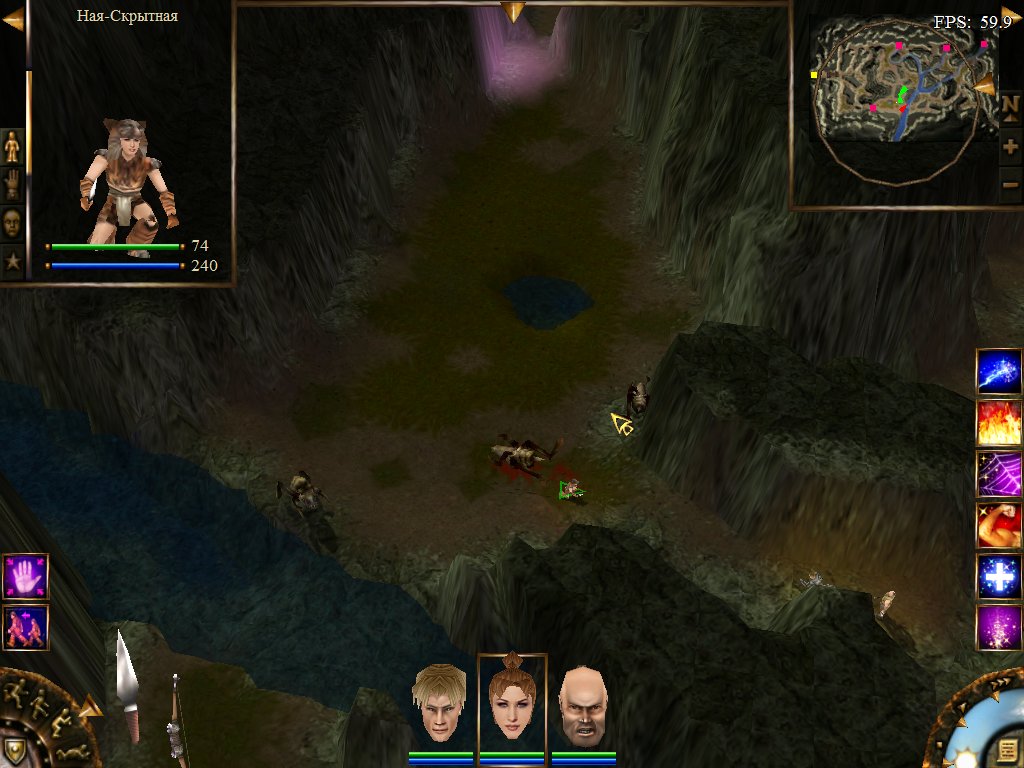Viewport: 1024px width, 768px height.
Task: Select the blond-haired party member portrait
Action: 440,703
